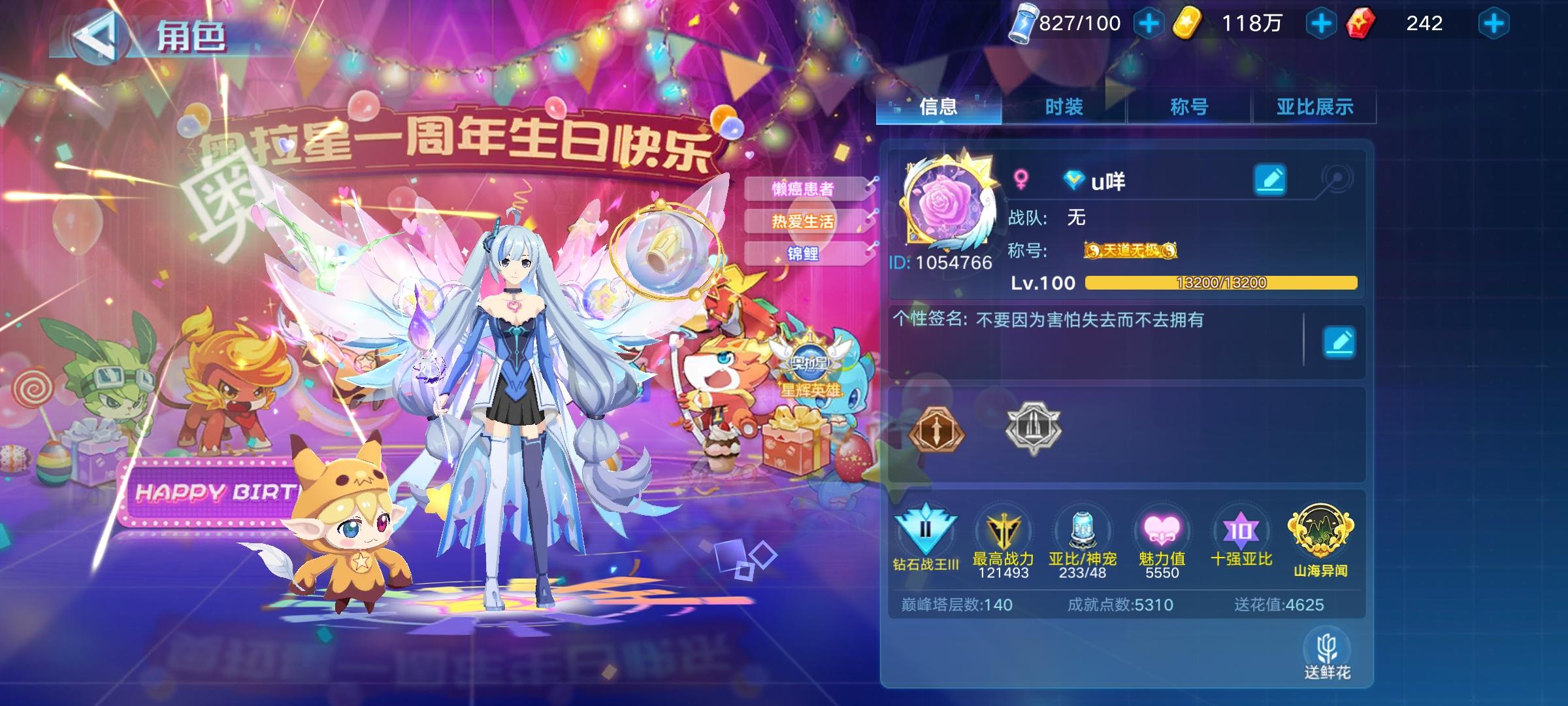Switch to the 时装 tab

(x=1062, y=107)
